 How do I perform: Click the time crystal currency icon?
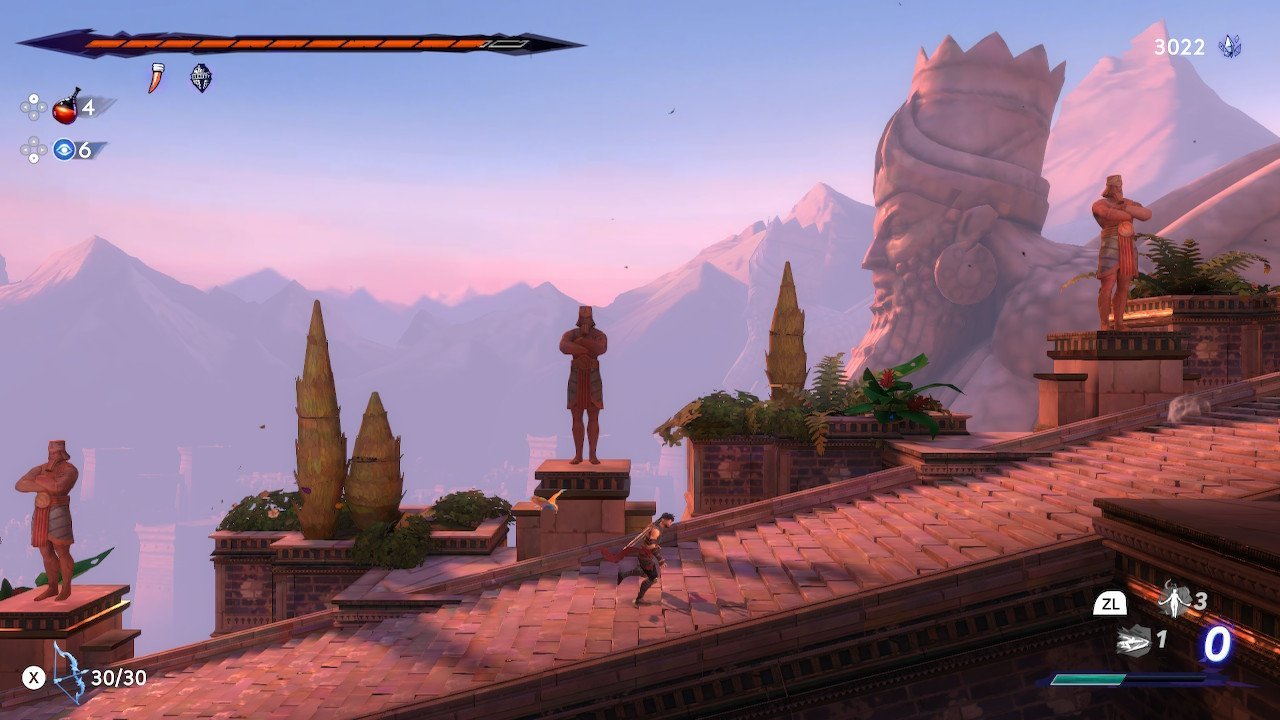[1229, 46]
